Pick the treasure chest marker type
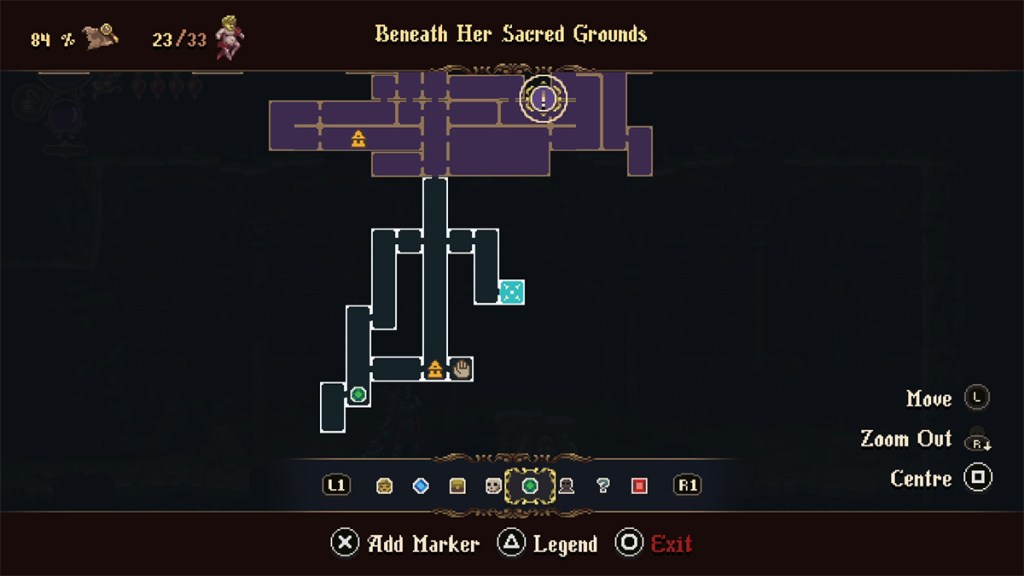Viewport: 1024px width, 576px height. pyautogui.click(x=457, y=486)
